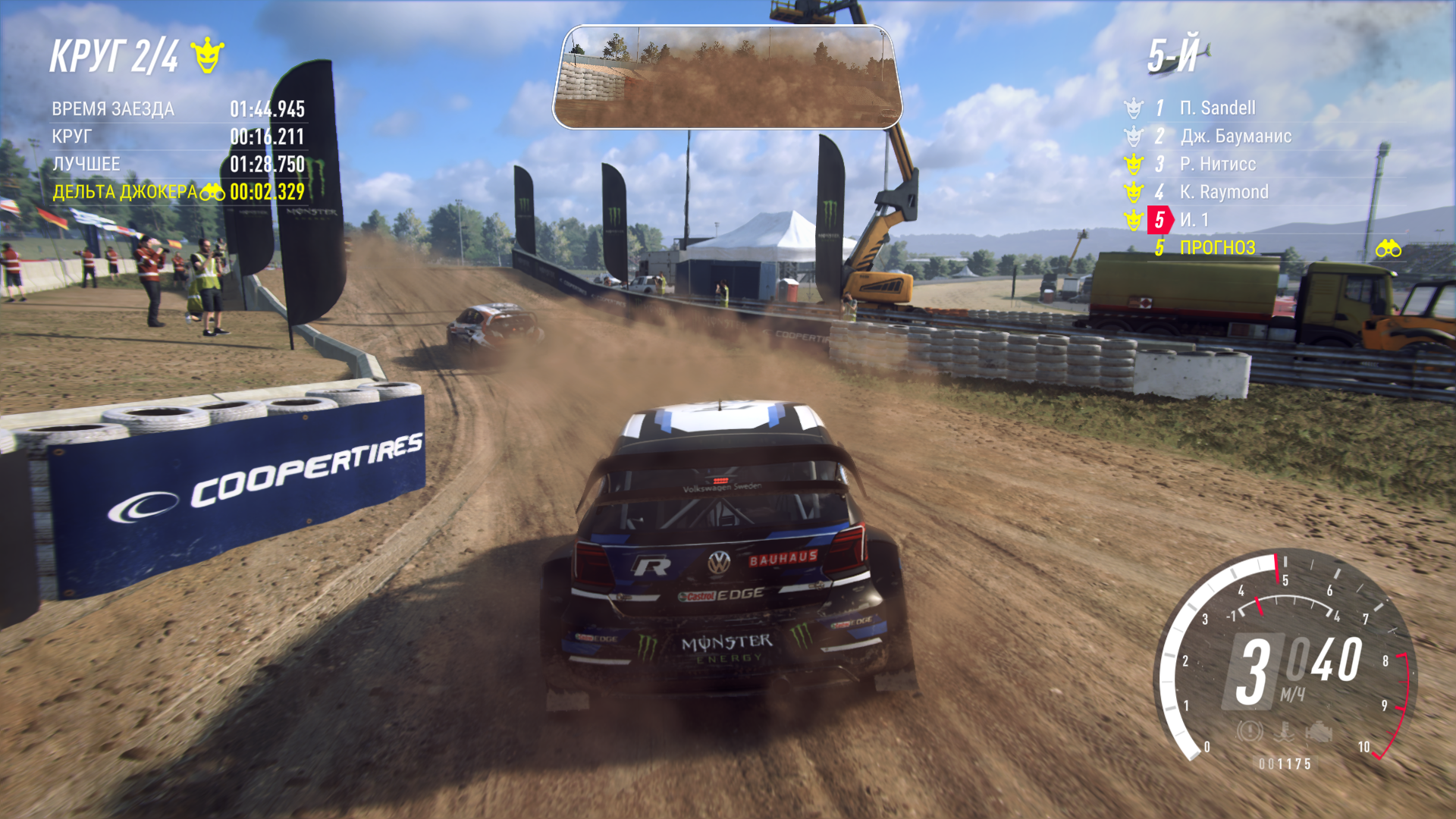
Task: Select P. Sandell in the standings list
Action: [x=1216, y=108]
